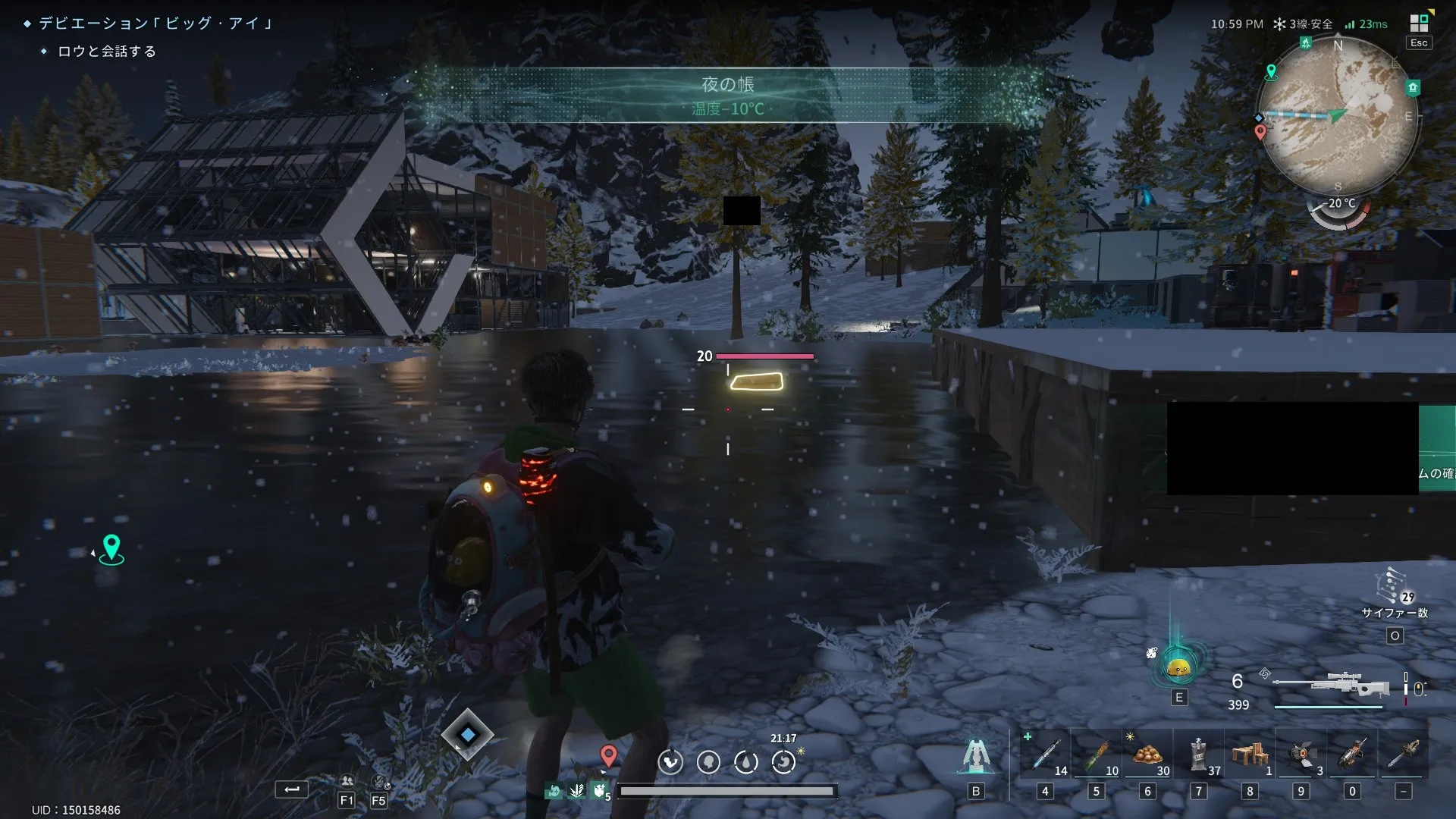This screenshot has height=819, width=1456.
Task: Select the campfire marker on the minimap
Action: pos(1305,43)
